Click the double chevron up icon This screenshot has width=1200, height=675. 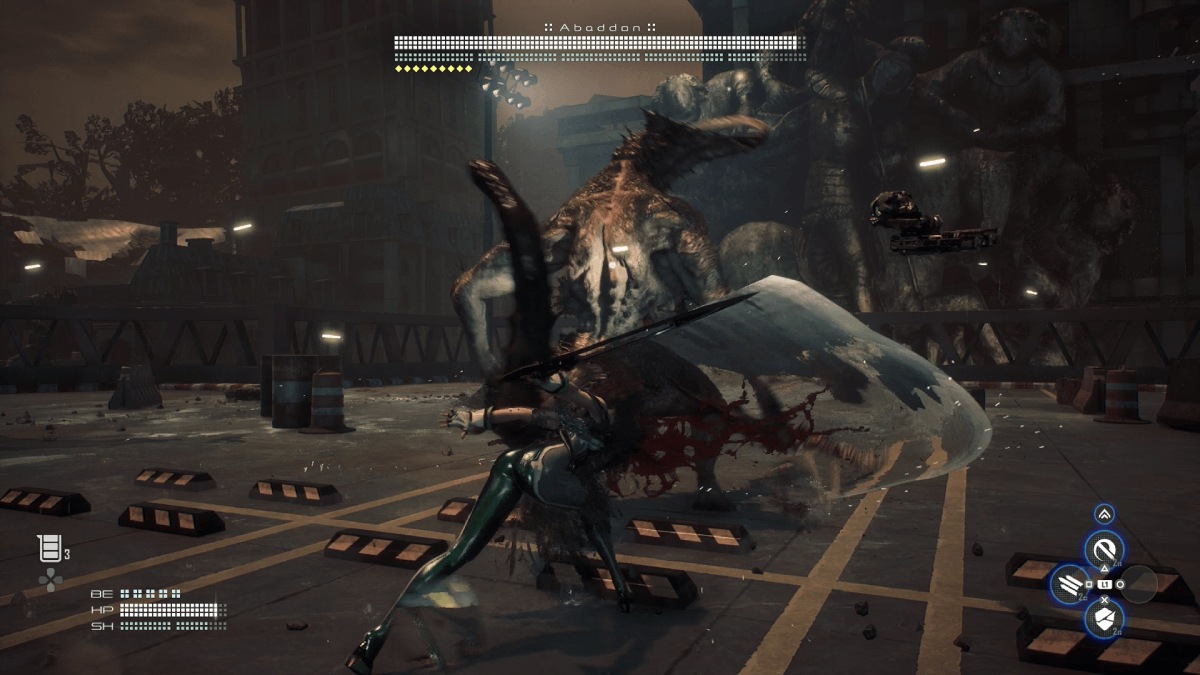(x=1104, y=514)
